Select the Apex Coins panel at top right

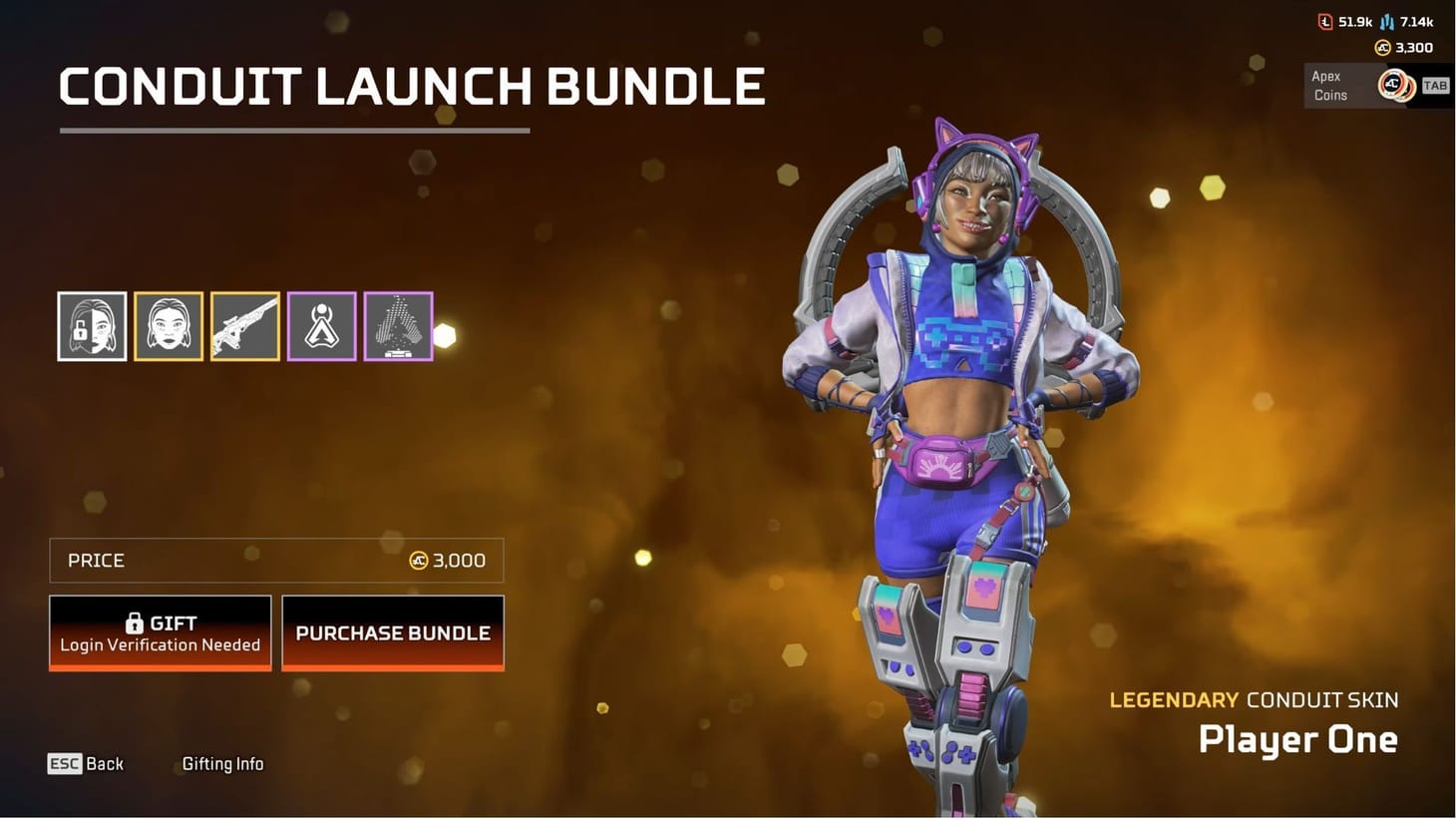pyautogui.click(x=1366, y=86)
